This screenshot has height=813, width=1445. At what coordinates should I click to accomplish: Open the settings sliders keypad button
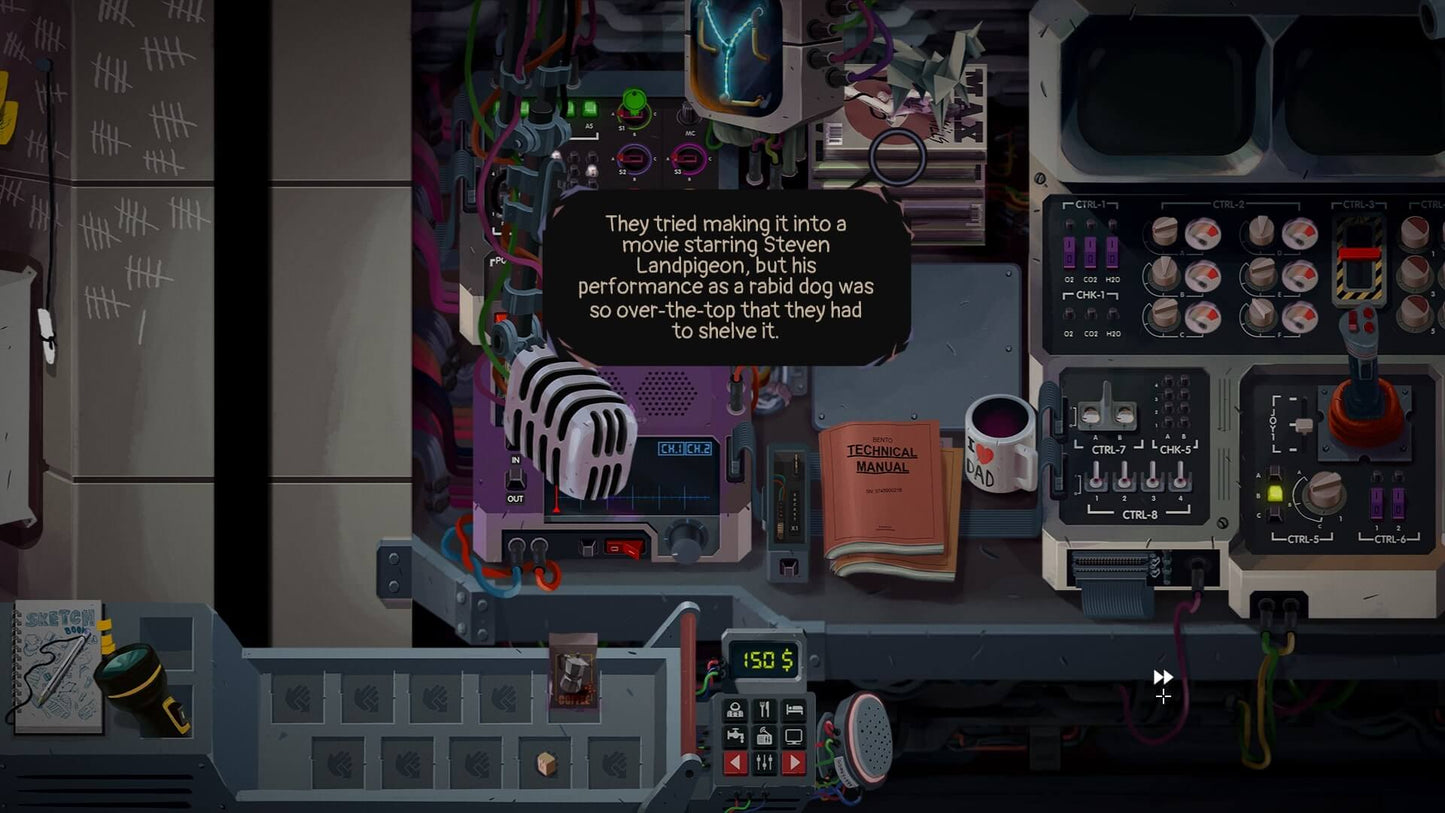point(764,764)
